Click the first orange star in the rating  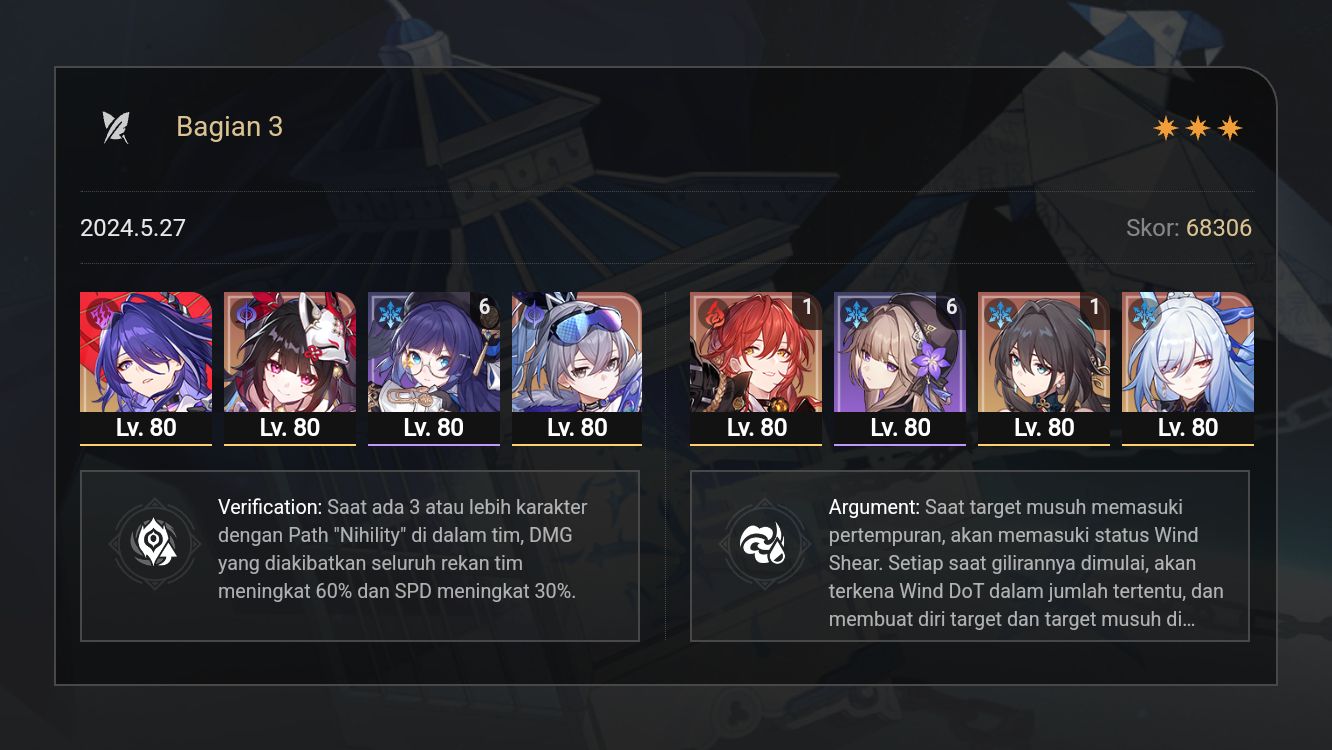[1164, 128]
